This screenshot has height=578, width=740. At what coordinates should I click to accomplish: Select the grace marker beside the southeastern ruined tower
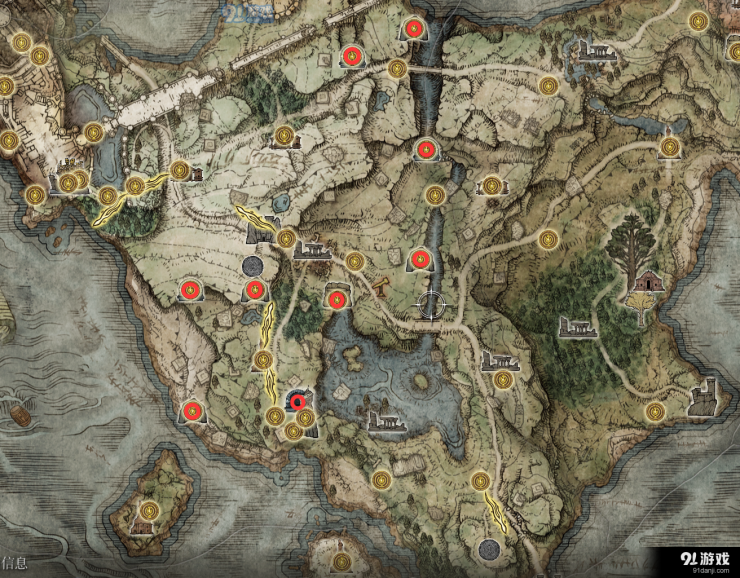coord(656,410)
